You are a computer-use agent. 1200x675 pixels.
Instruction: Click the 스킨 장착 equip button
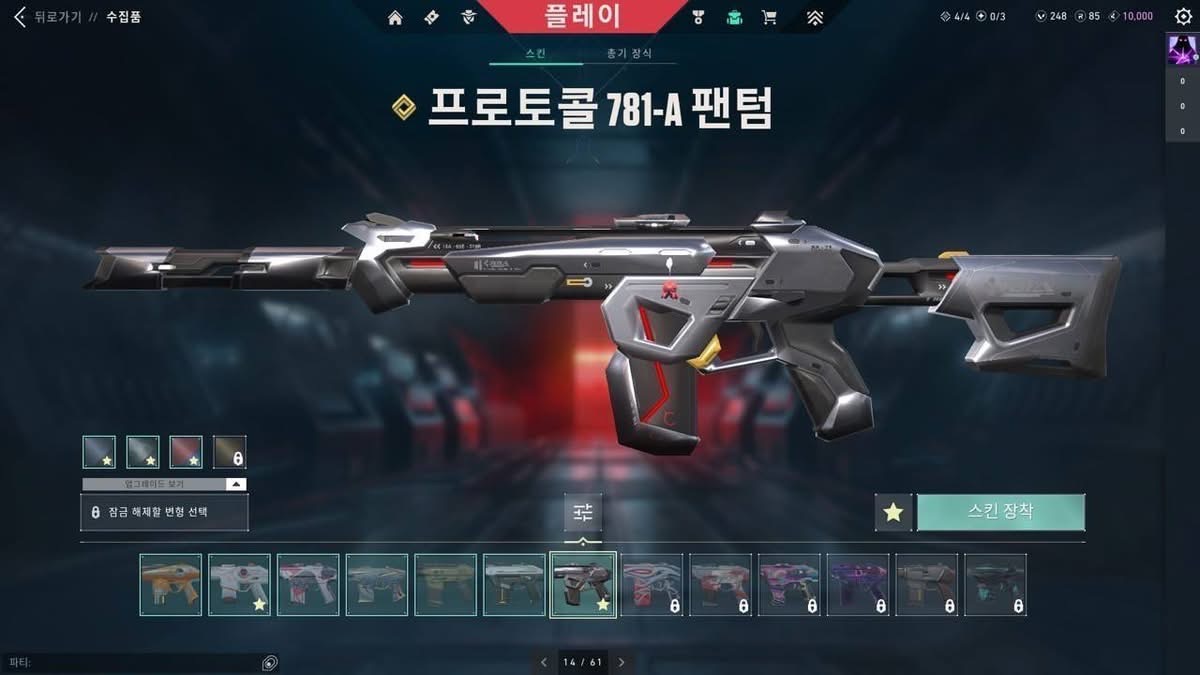pos(1000,512)
